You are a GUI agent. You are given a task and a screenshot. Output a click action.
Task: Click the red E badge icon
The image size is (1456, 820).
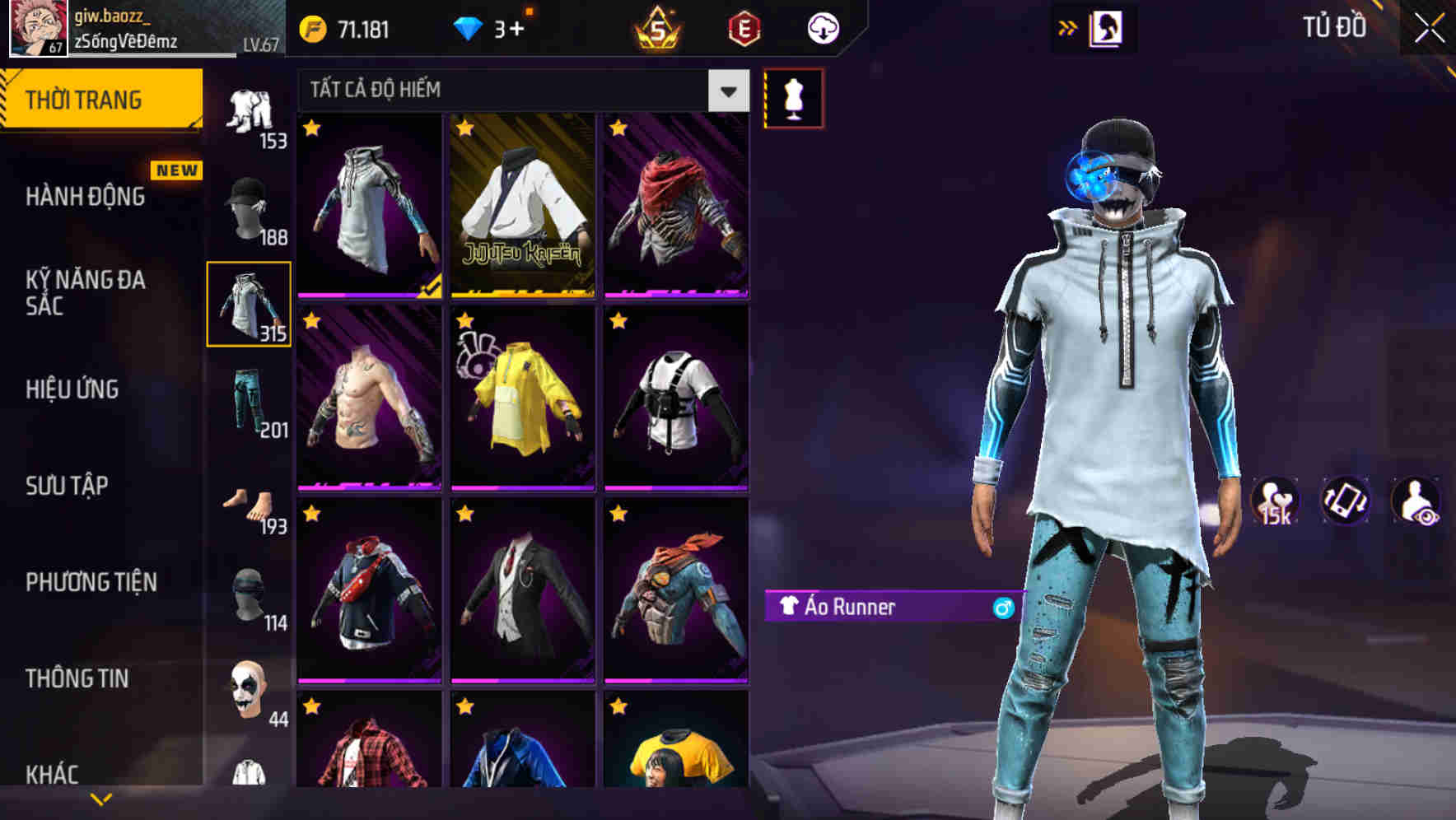pos(741,28)
